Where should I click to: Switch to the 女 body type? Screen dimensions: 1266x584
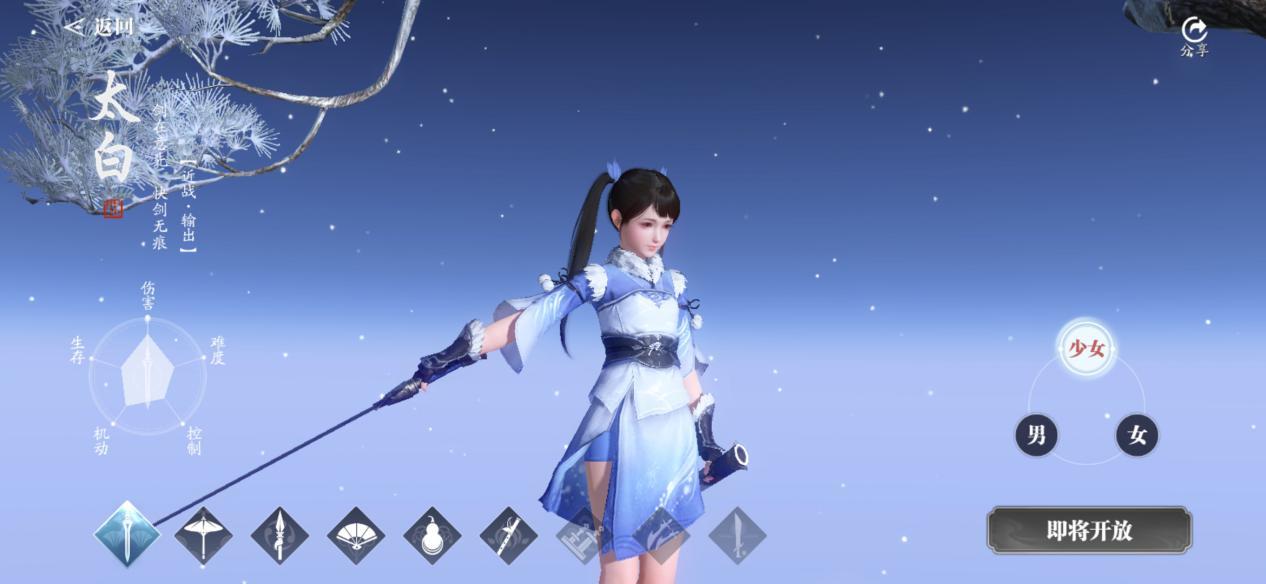[x=1137, y=435]
